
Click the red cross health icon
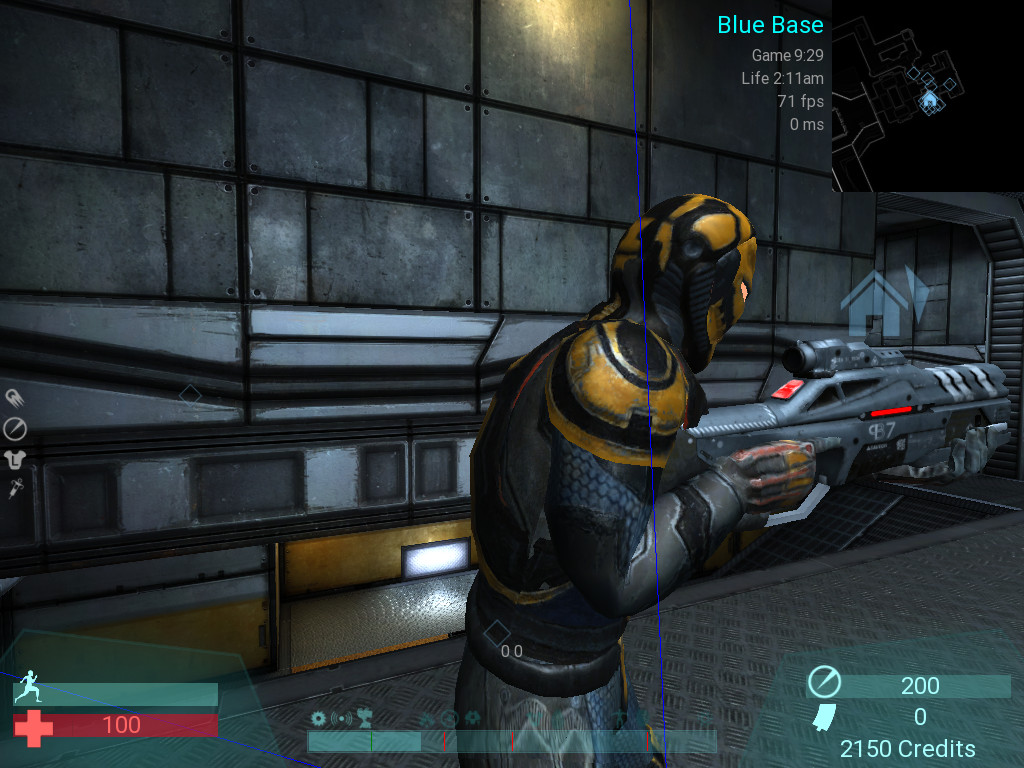pos(35,726)
